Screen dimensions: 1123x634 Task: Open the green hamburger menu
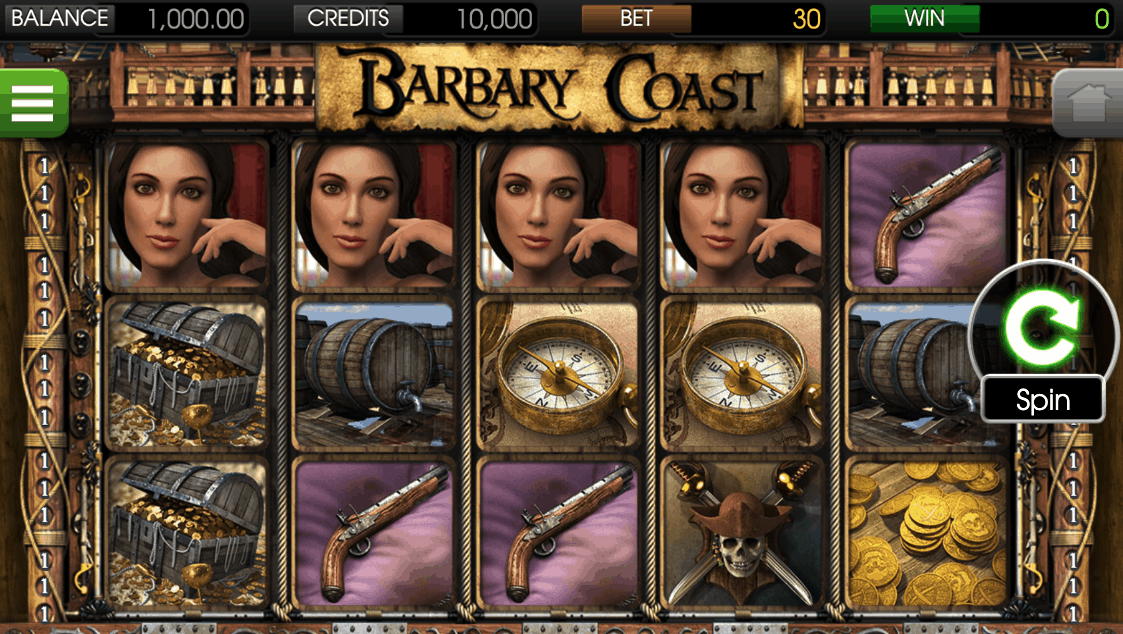[32, 102]
